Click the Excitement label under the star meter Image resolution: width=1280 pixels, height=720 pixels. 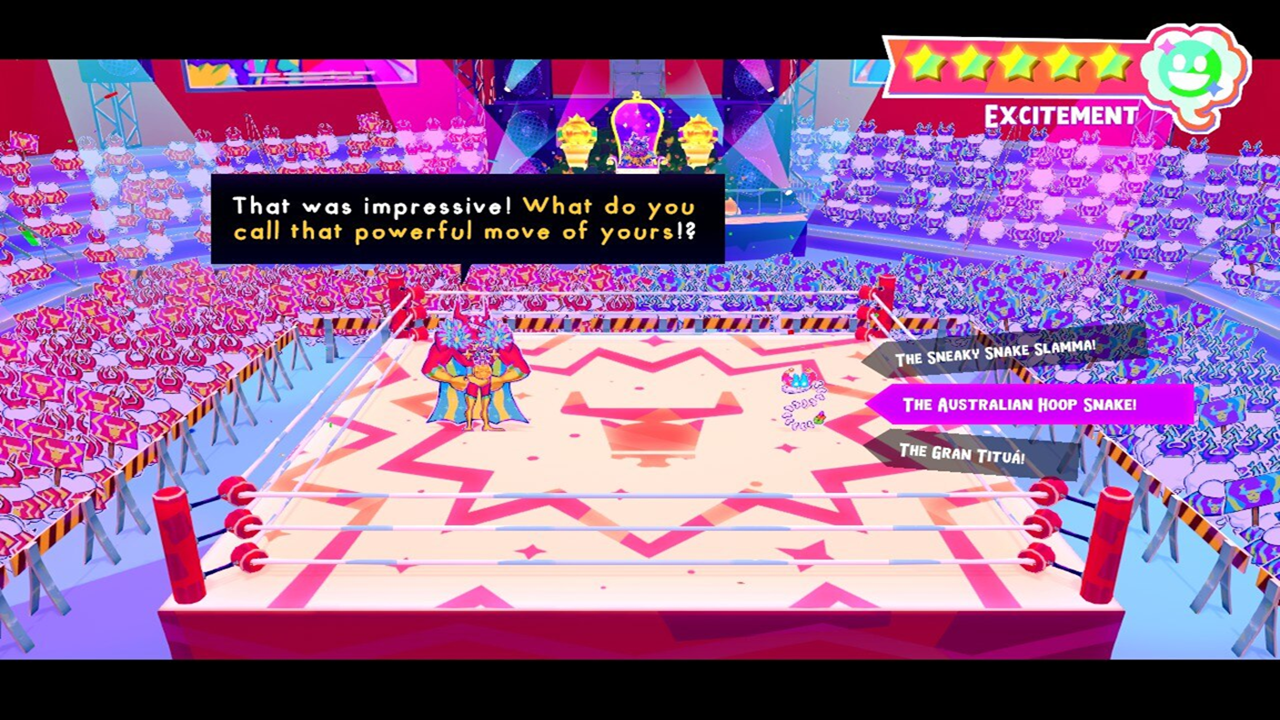coord(1059,115)
